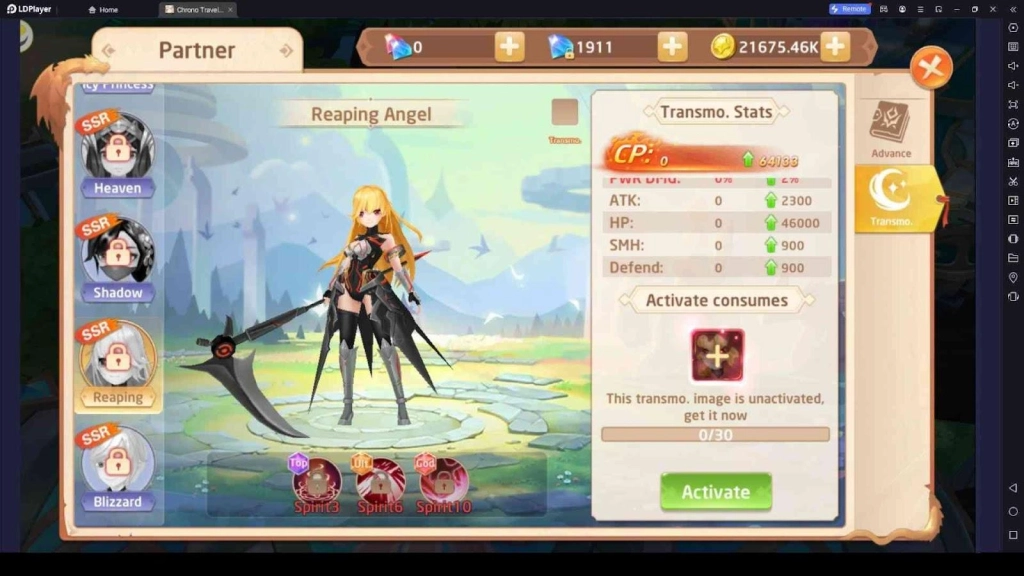This screenshot has width=1024, height=576.
Task: Close the Partner window
Action: pyautogui.click(x=931, y=68)
